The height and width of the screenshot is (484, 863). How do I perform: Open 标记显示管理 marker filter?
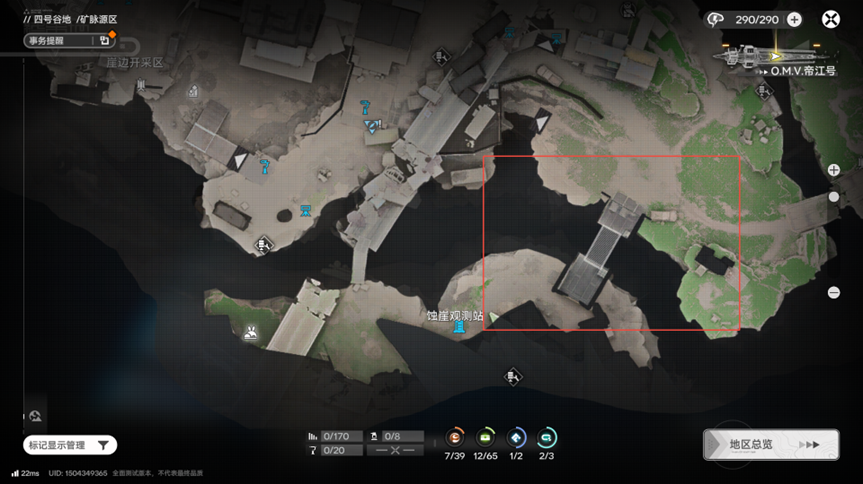[x=70, y=445]
